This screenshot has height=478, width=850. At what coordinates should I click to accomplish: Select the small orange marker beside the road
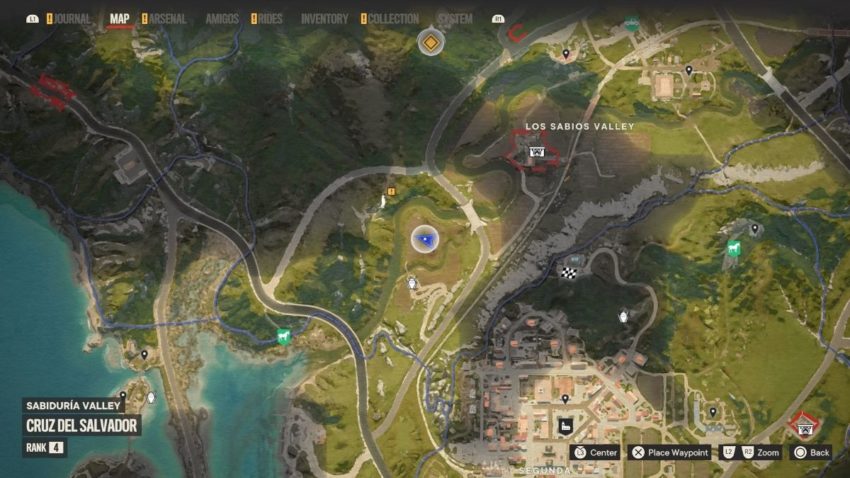click(392, 189)
